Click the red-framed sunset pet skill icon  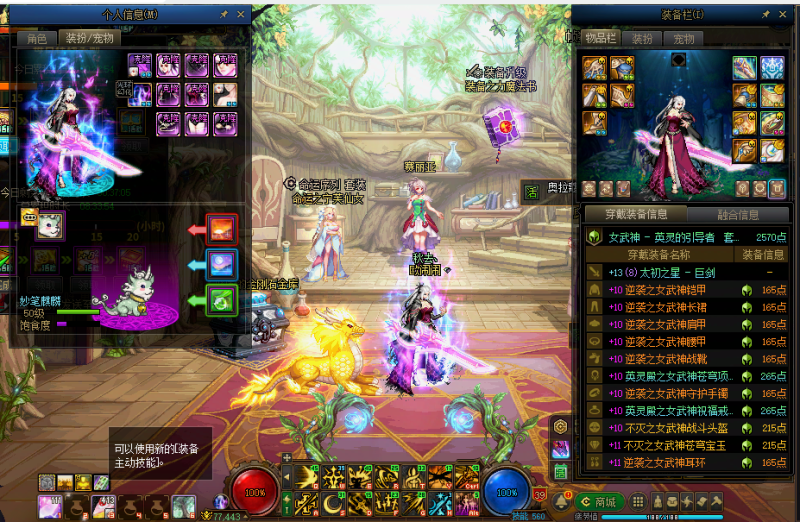[221, 230]
